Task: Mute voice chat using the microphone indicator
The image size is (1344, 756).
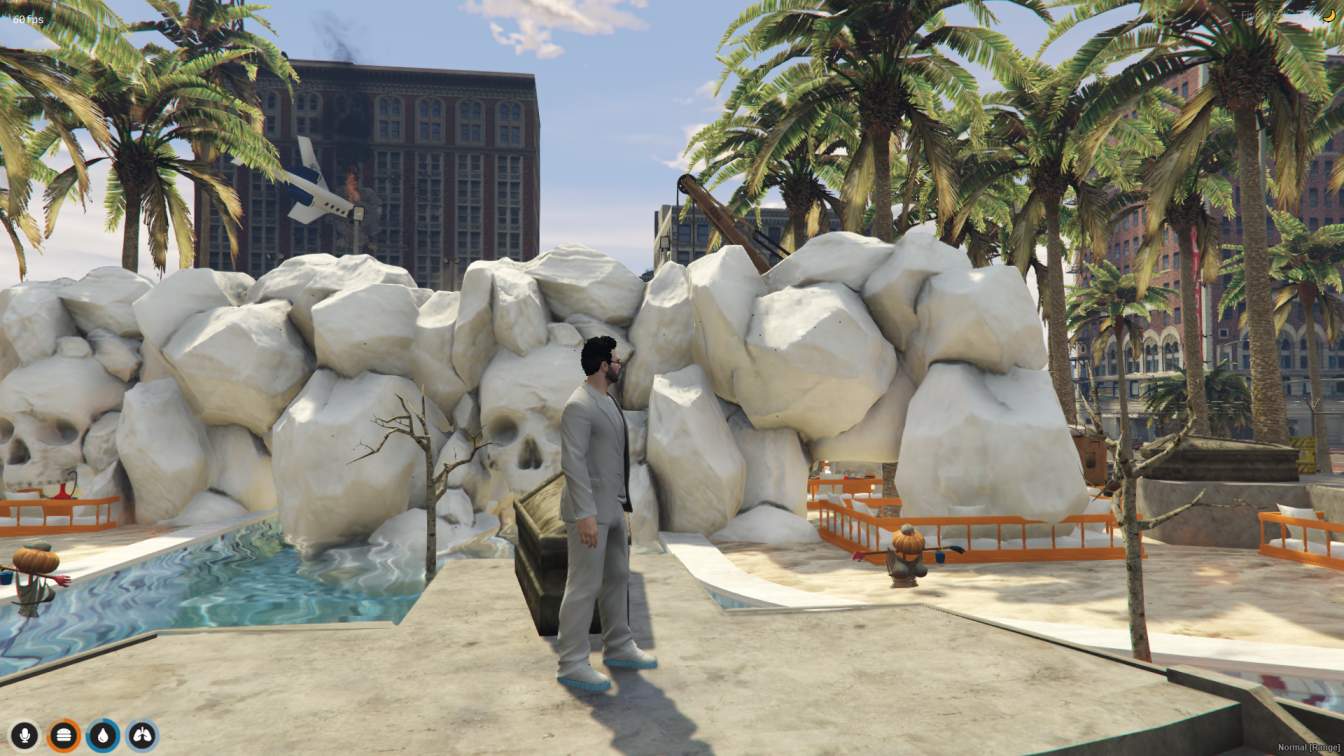Action: pyautogui.click(x=24, y=733)
